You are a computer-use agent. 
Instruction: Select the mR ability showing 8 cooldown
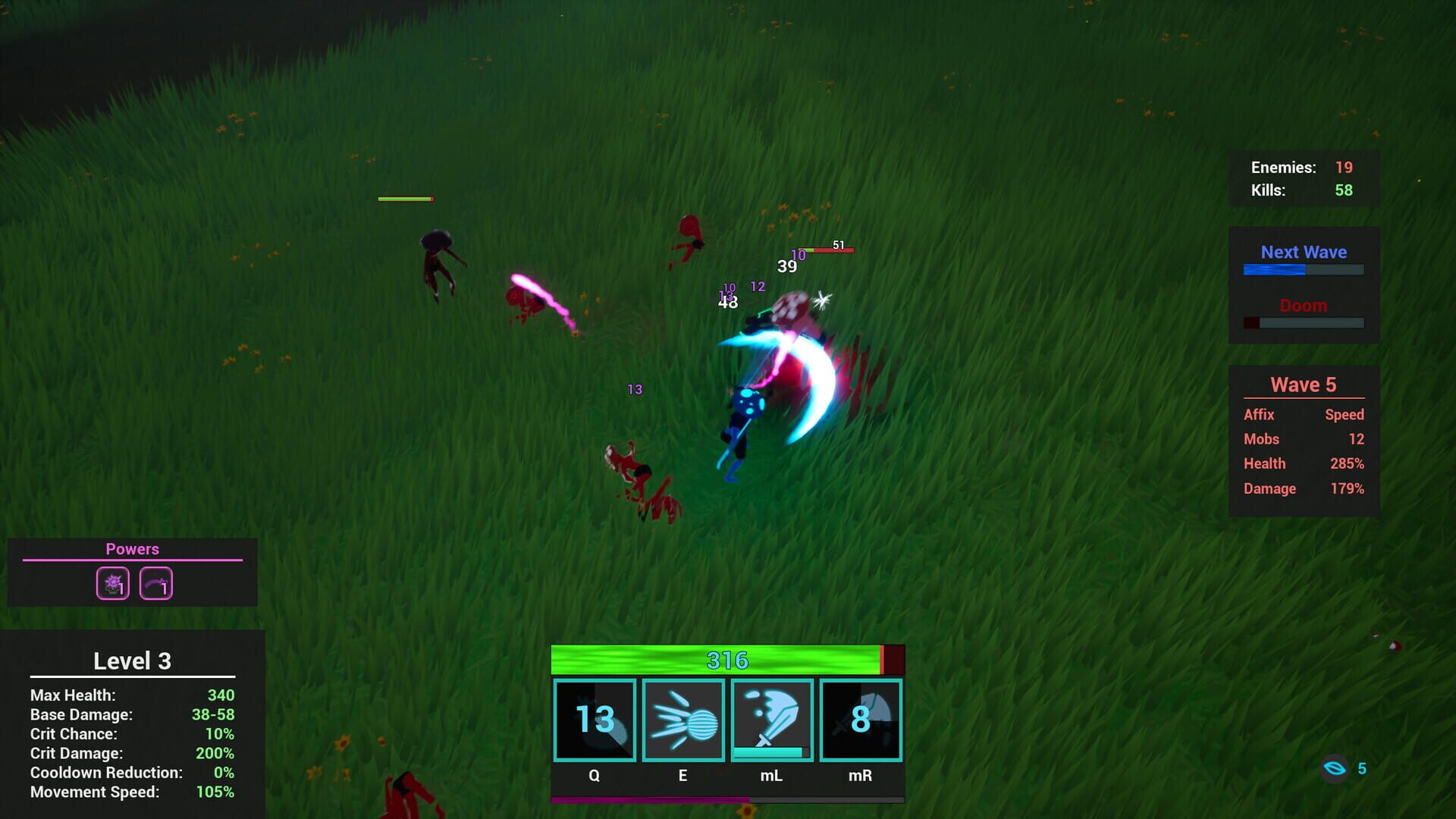pyautogui.click(x=859, y=720)
